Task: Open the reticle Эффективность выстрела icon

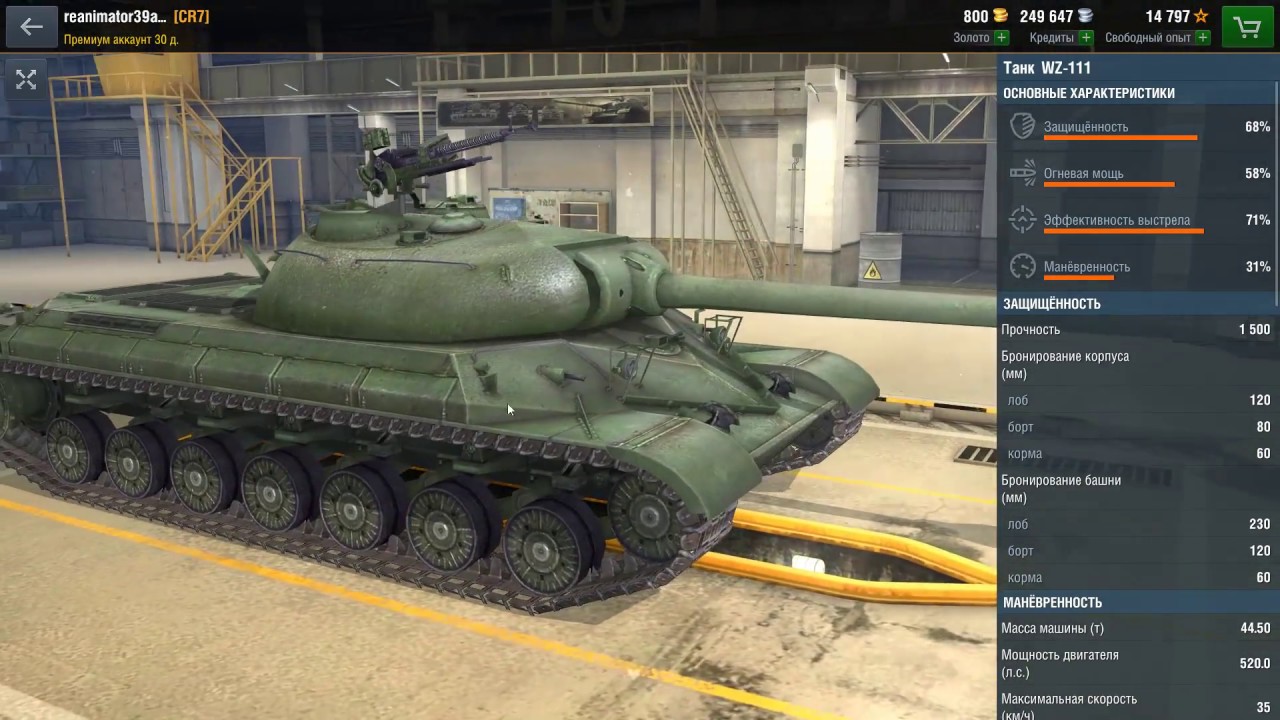Action: [x=1022, y=220]
